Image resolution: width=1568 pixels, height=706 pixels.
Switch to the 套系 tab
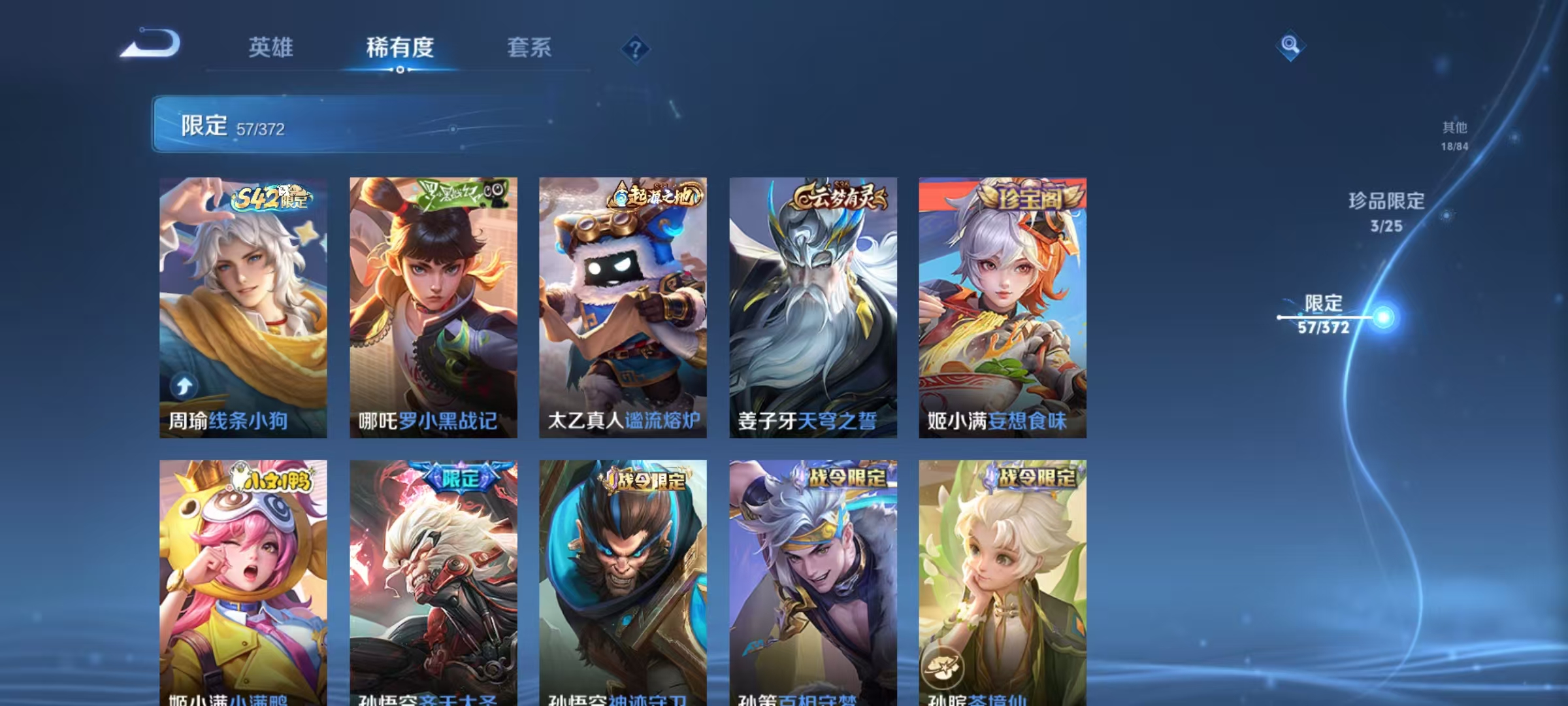tap(530, 48)
